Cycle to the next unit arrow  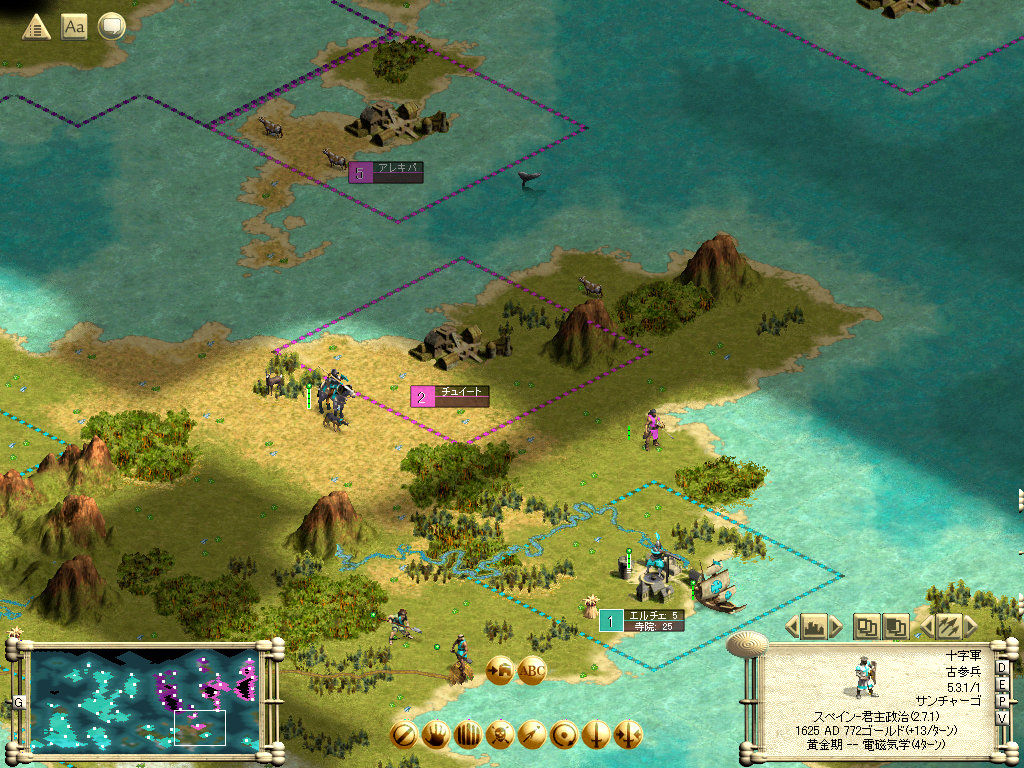pyautogui.click(x=969, y=627)
